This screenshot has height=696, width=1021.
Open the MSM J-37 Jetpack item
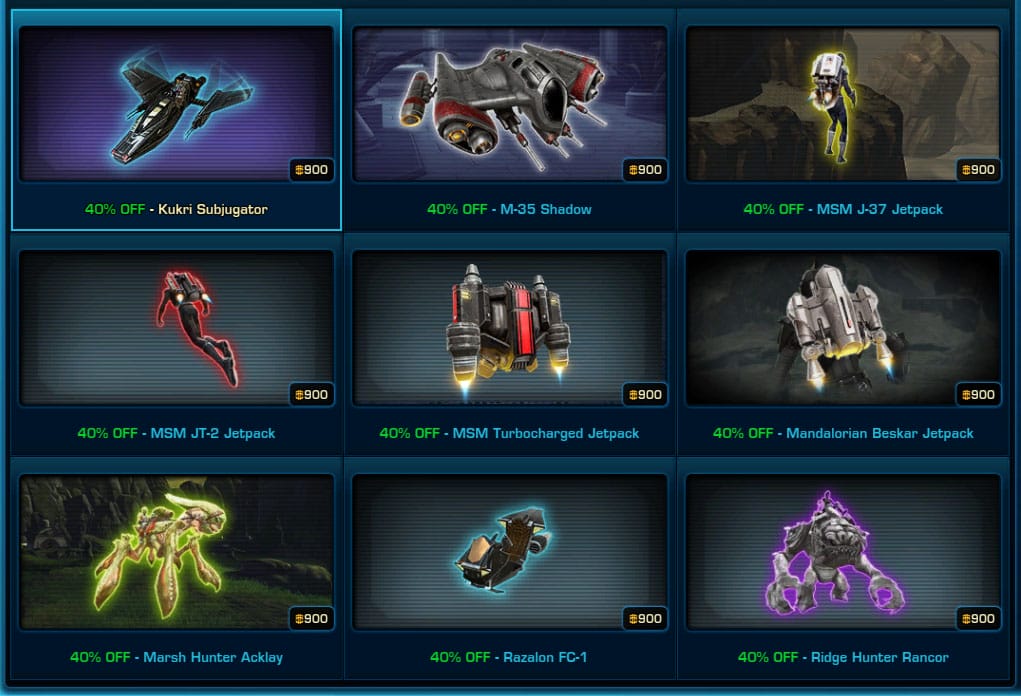(x=843, y=104)
